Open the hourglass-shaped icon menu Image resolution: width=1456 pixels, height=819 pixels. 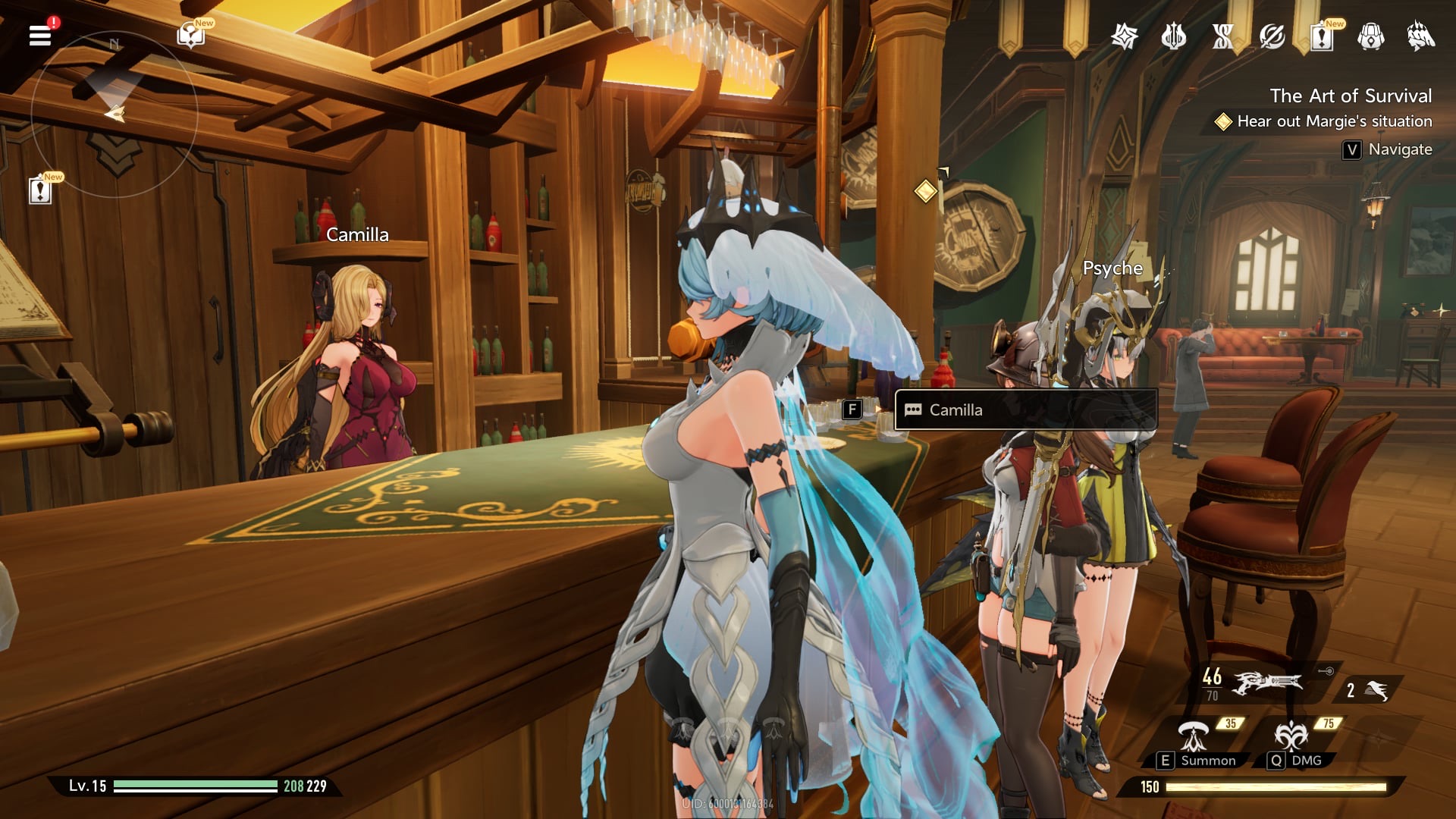[1222, 36]
